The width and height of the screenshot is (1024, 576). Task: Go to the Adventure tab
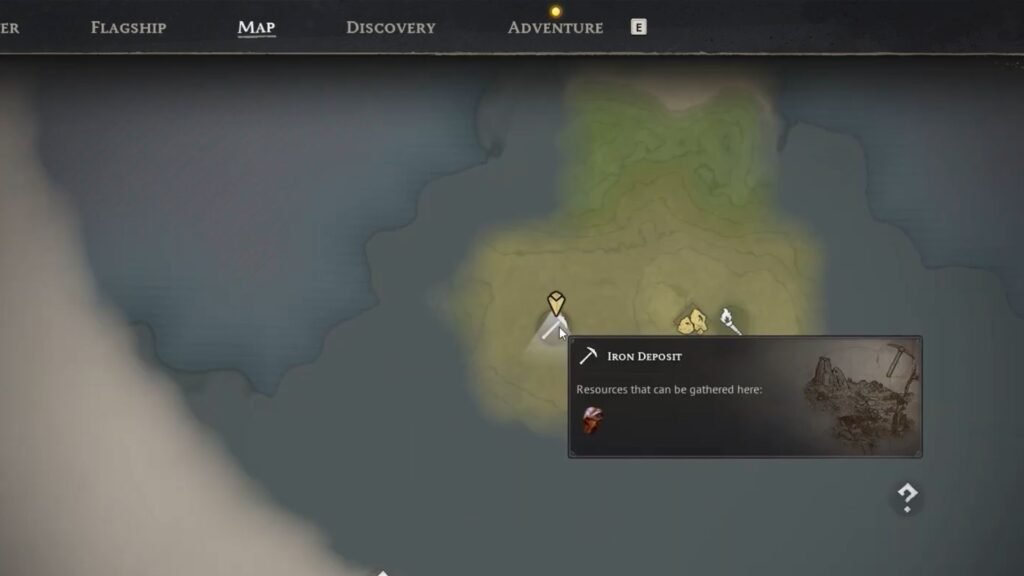555,28
